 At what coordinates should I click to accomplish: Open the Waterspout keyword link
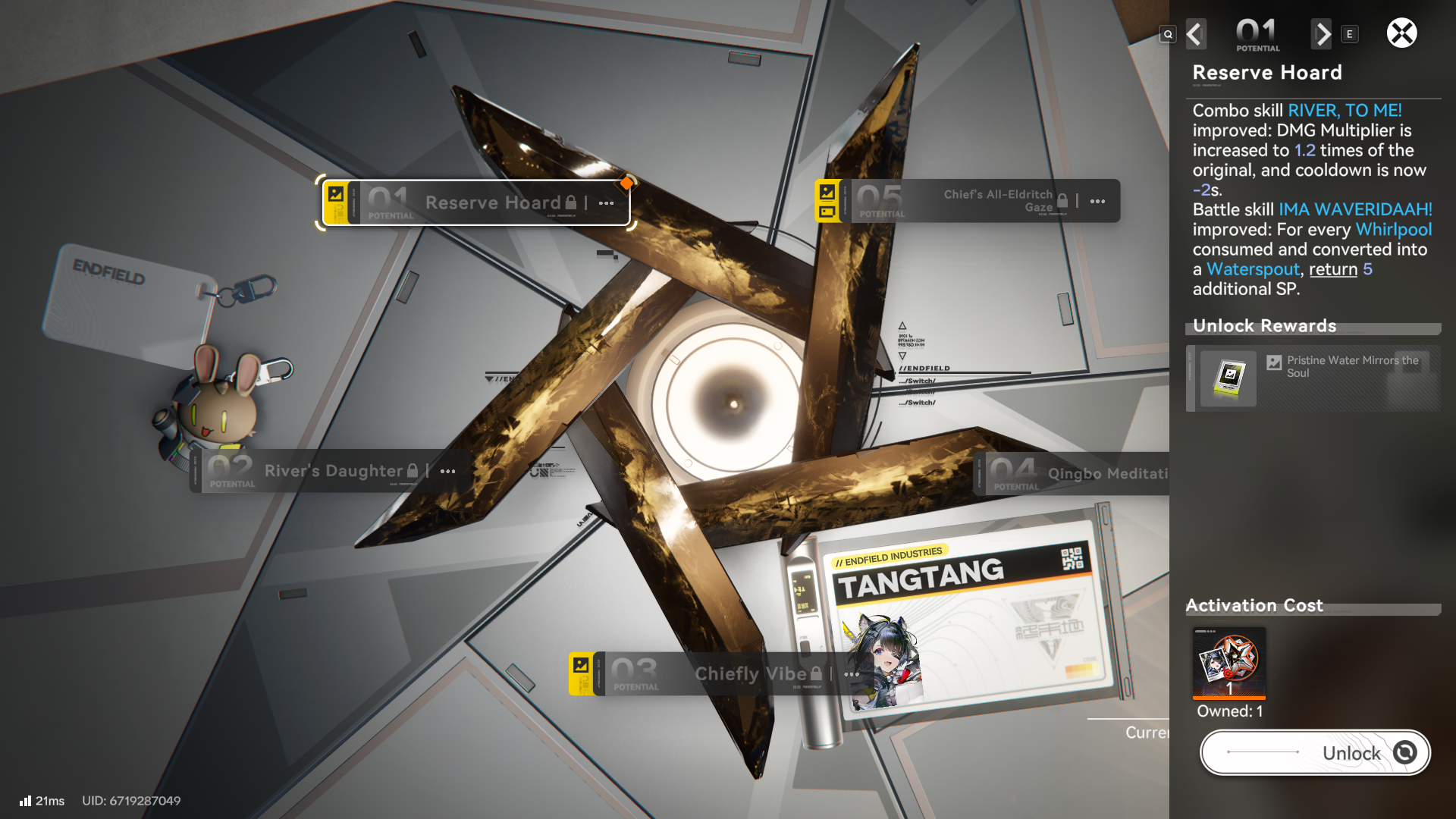(1253, 269)
